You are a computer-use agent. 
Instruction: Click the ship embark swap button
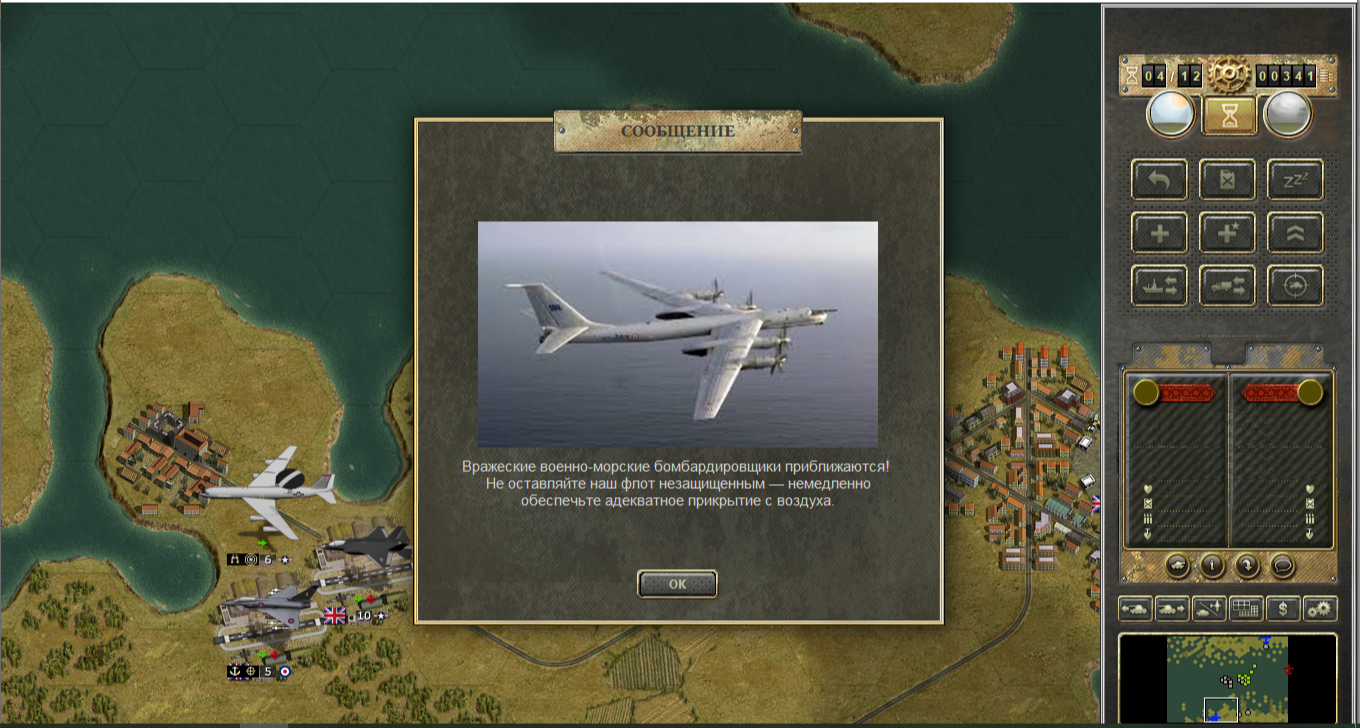click(1160, 286)
